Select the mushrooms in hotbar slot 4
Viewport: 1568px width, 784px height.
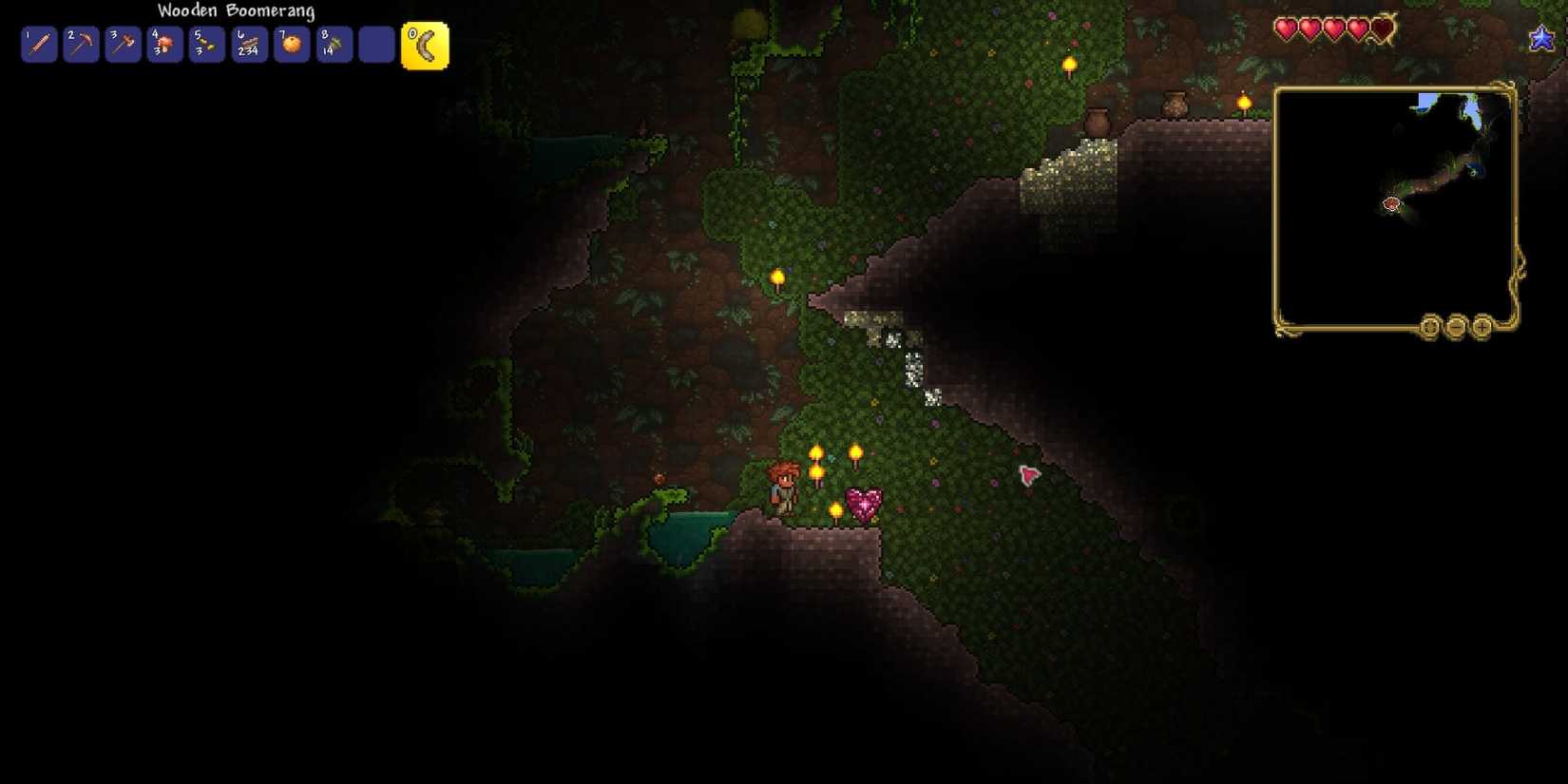pos(163,45)
